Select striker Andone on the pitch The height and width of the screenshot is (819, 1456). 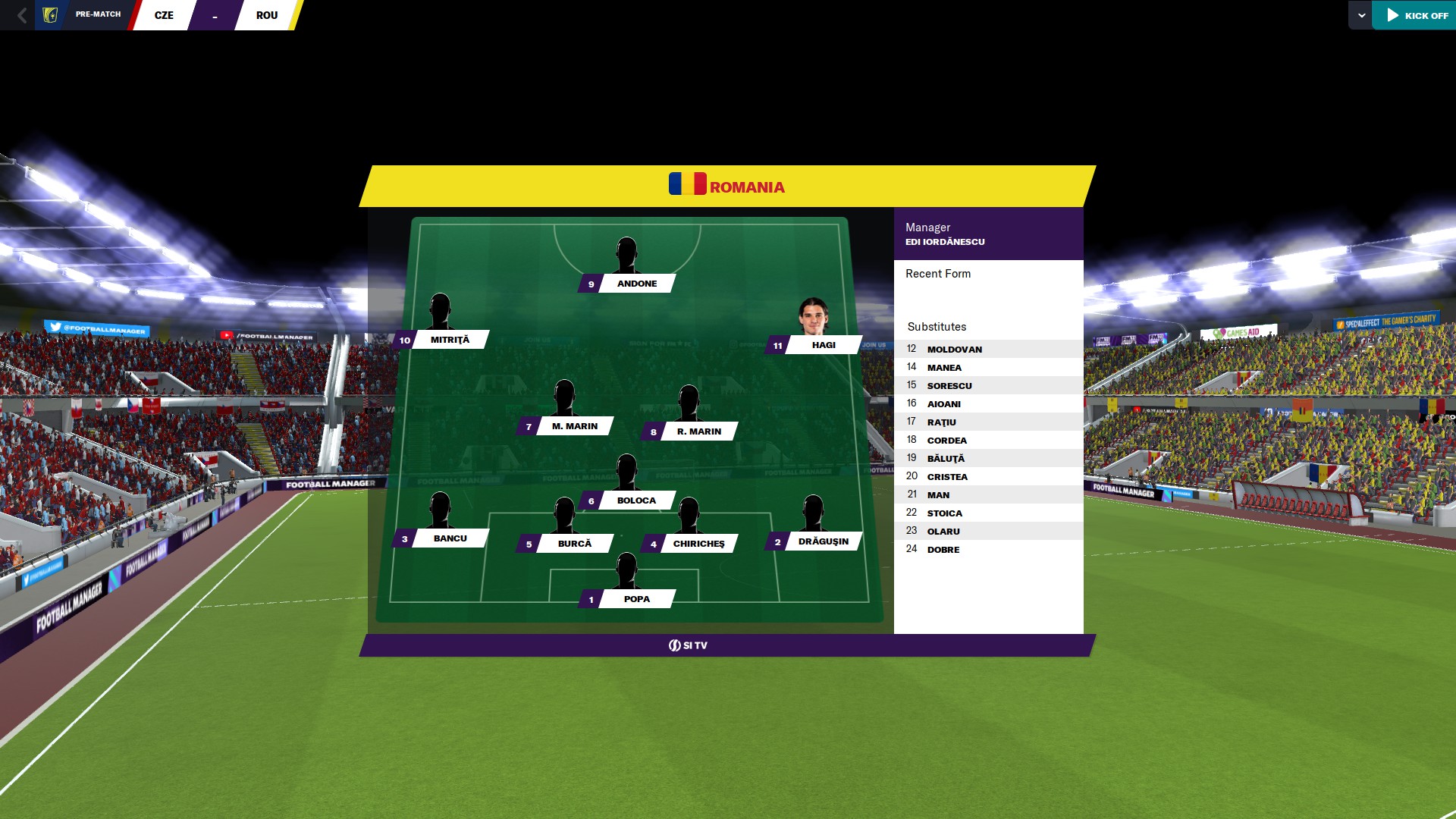636,284
